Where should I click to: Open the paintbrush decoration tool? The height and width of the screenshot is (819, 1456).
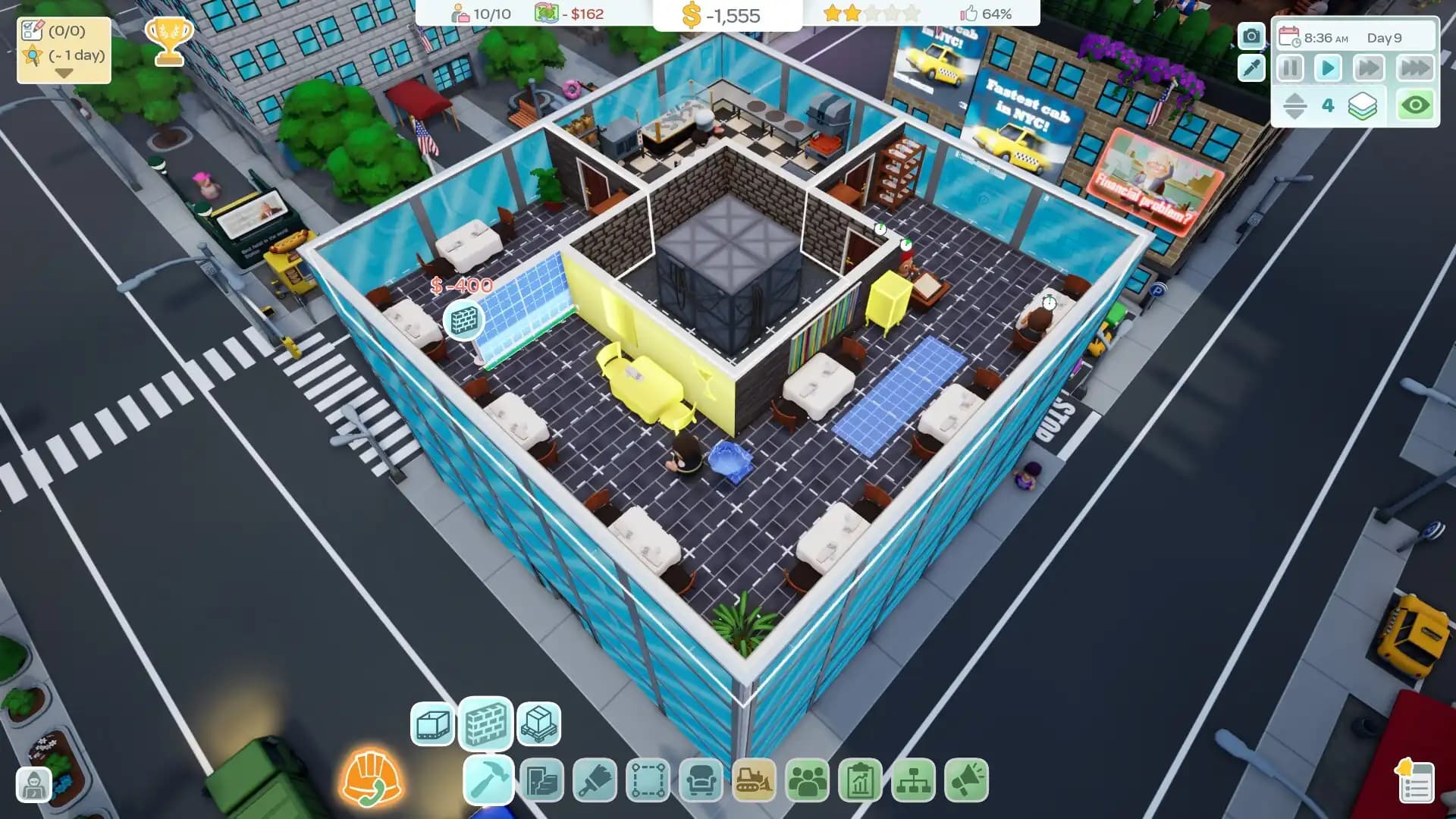[595, 780]
